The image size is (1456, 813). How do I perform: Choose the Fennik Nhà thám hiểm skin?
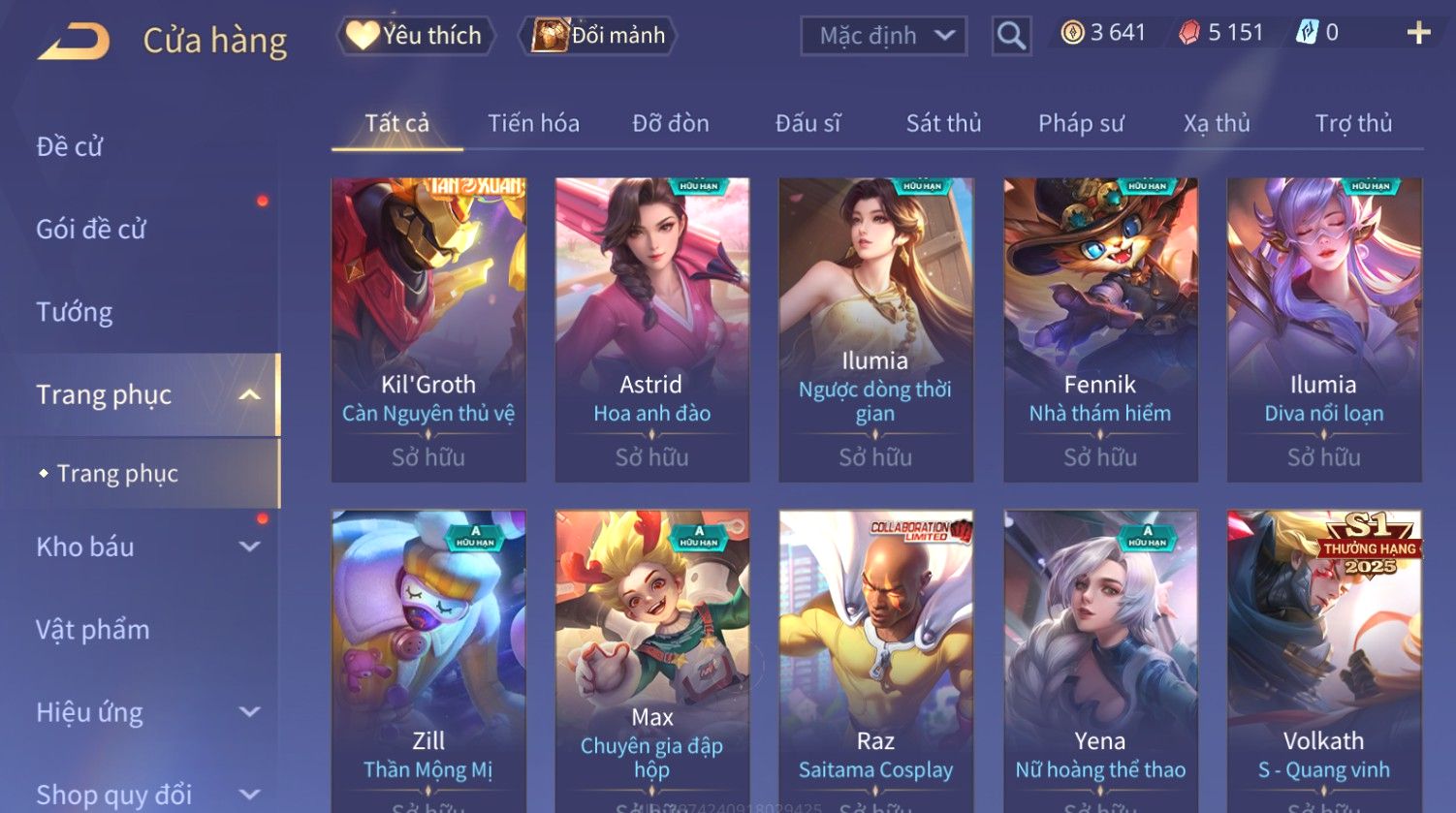coord(1100,329)
